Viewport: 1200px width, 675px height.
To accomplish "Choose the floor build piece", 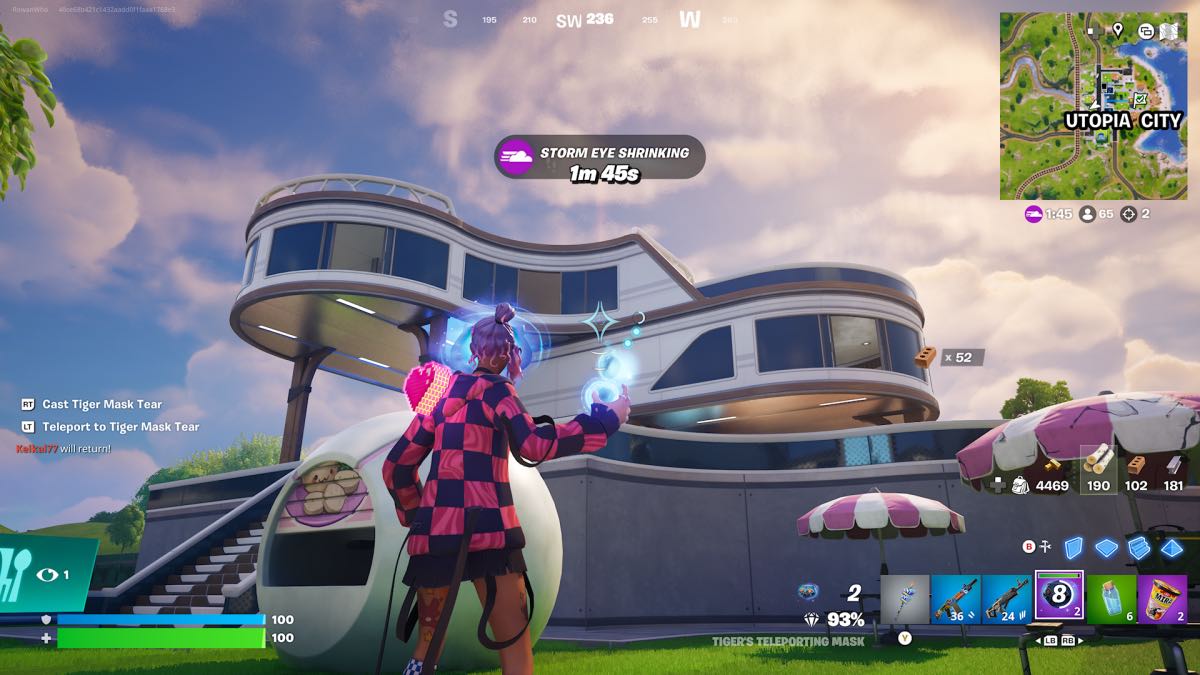I will pyautogui.click(x=1106, y=547).
